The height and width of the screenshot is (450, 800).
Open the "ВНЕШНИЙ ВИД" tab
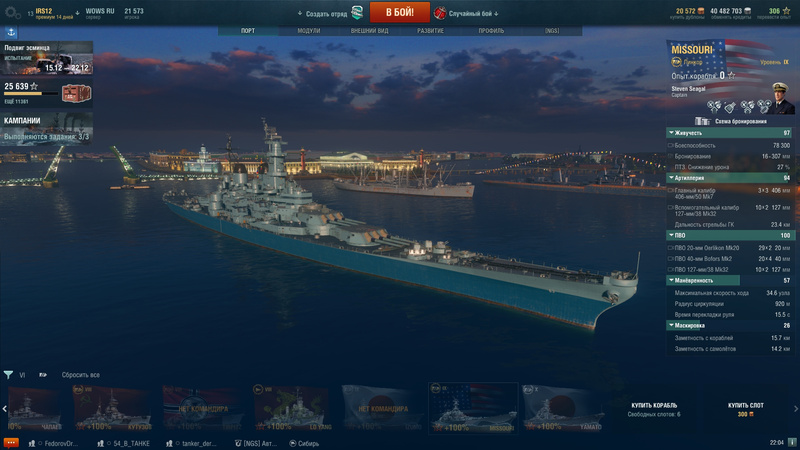[x=370, y=31]
